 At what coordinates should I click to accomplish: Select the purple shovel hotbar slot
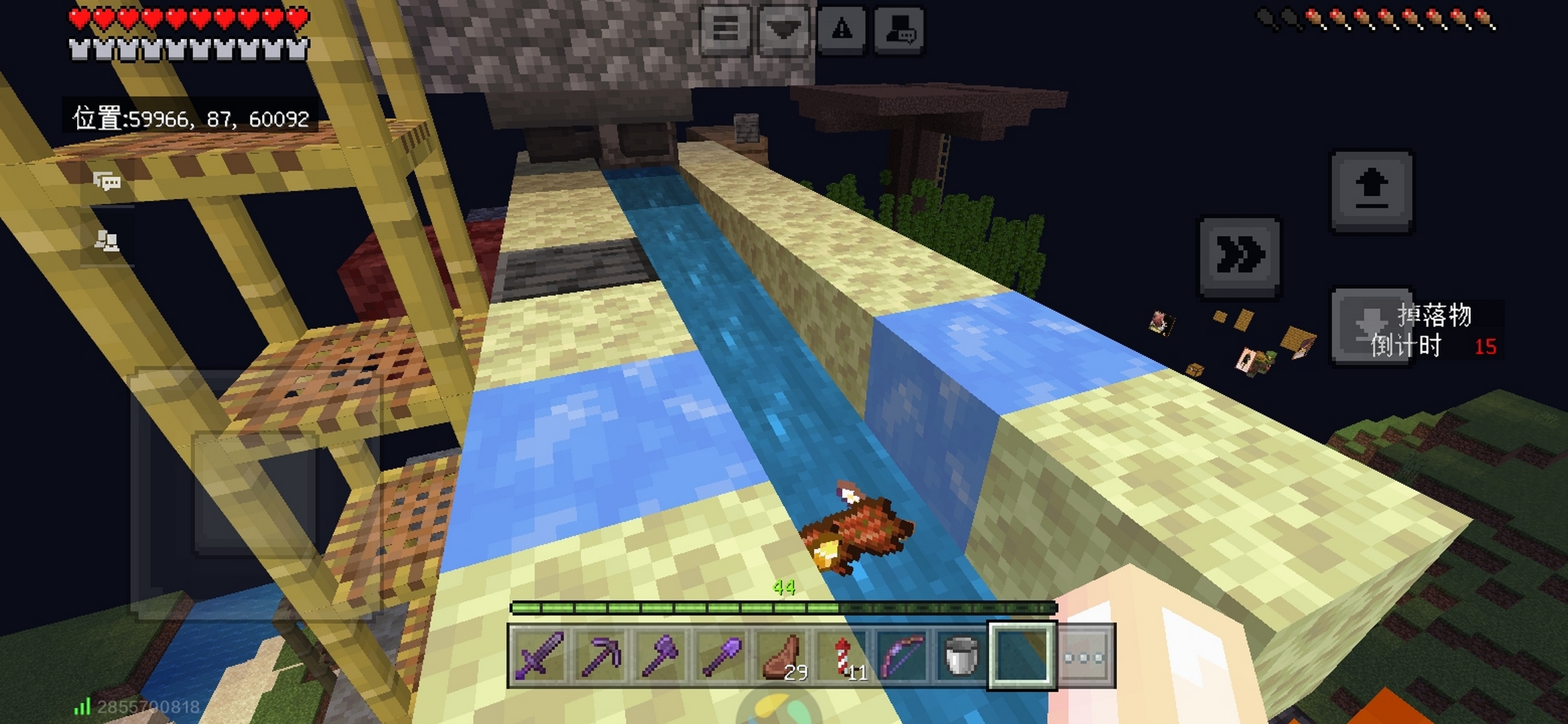pos(720,656)
